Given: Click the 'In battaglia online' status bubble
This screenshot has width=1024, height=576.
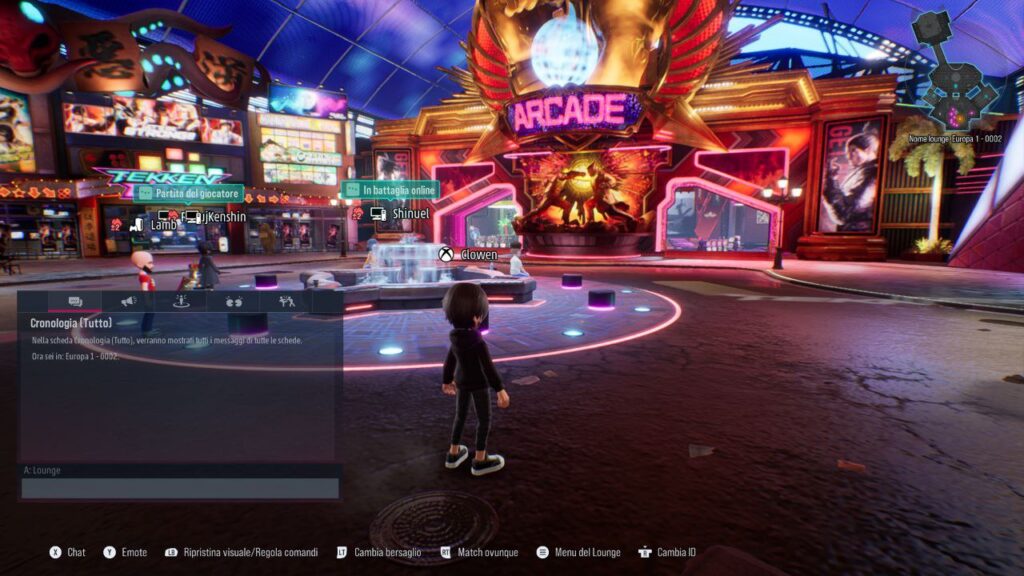Looking at the screenshot, I should click(x=390, y=190).
